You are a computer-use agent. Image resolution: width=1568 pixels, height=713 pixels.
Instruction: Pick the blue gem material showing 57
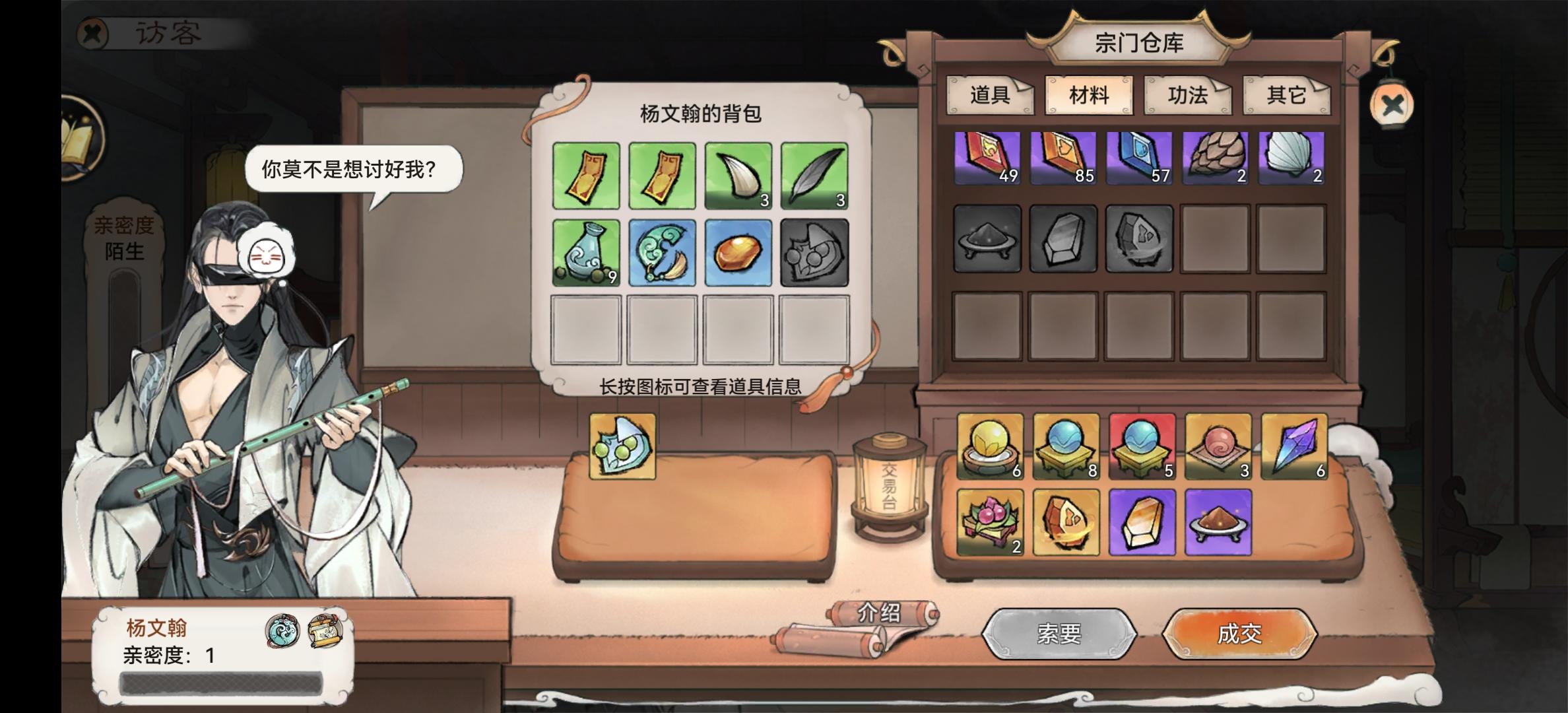tap(1139, 158)
